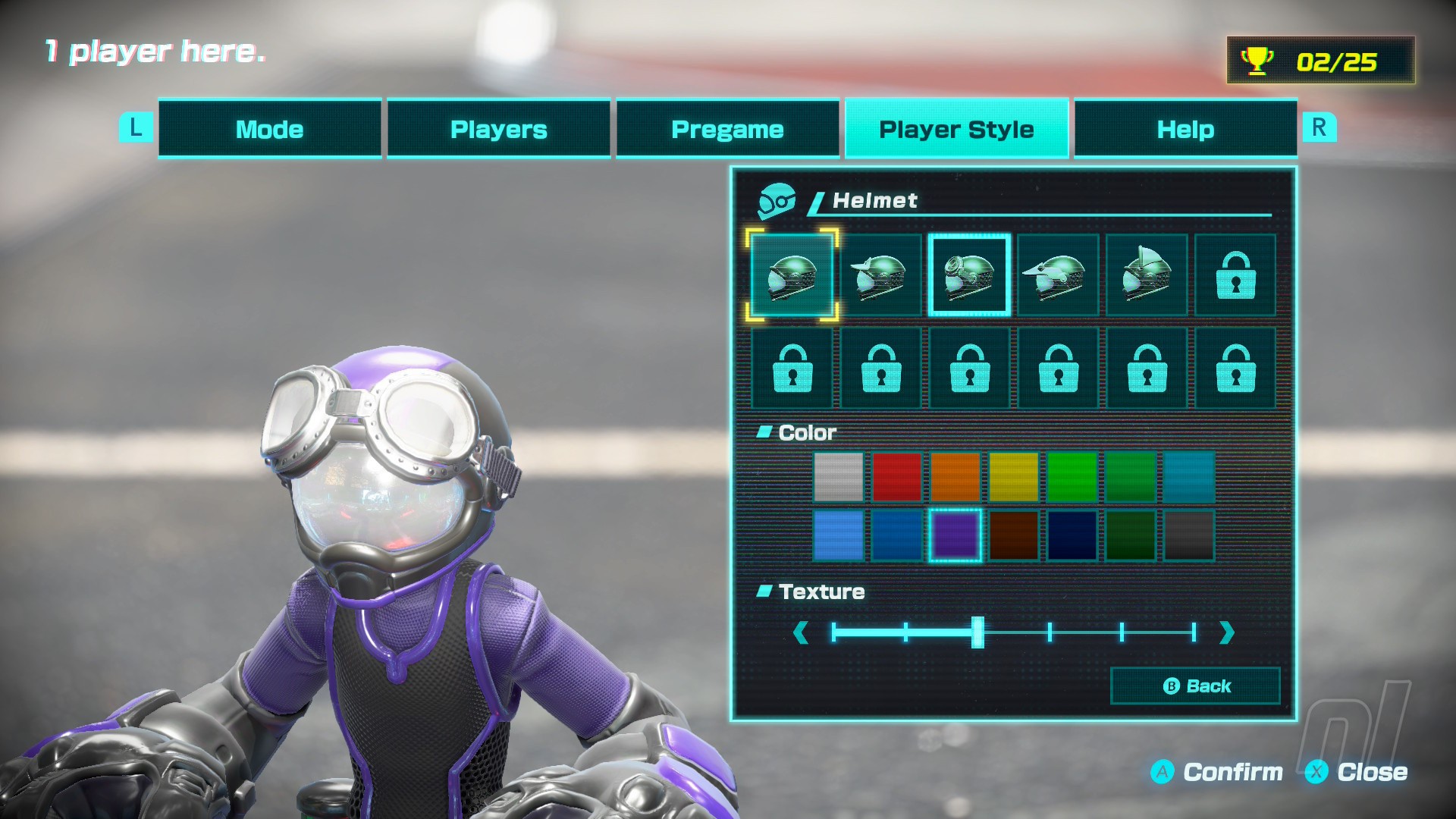Image resolution: width=1456 pixels, height=819 pixels.
Task: Pick the red color swatch
Action: (x=896, y=477)
